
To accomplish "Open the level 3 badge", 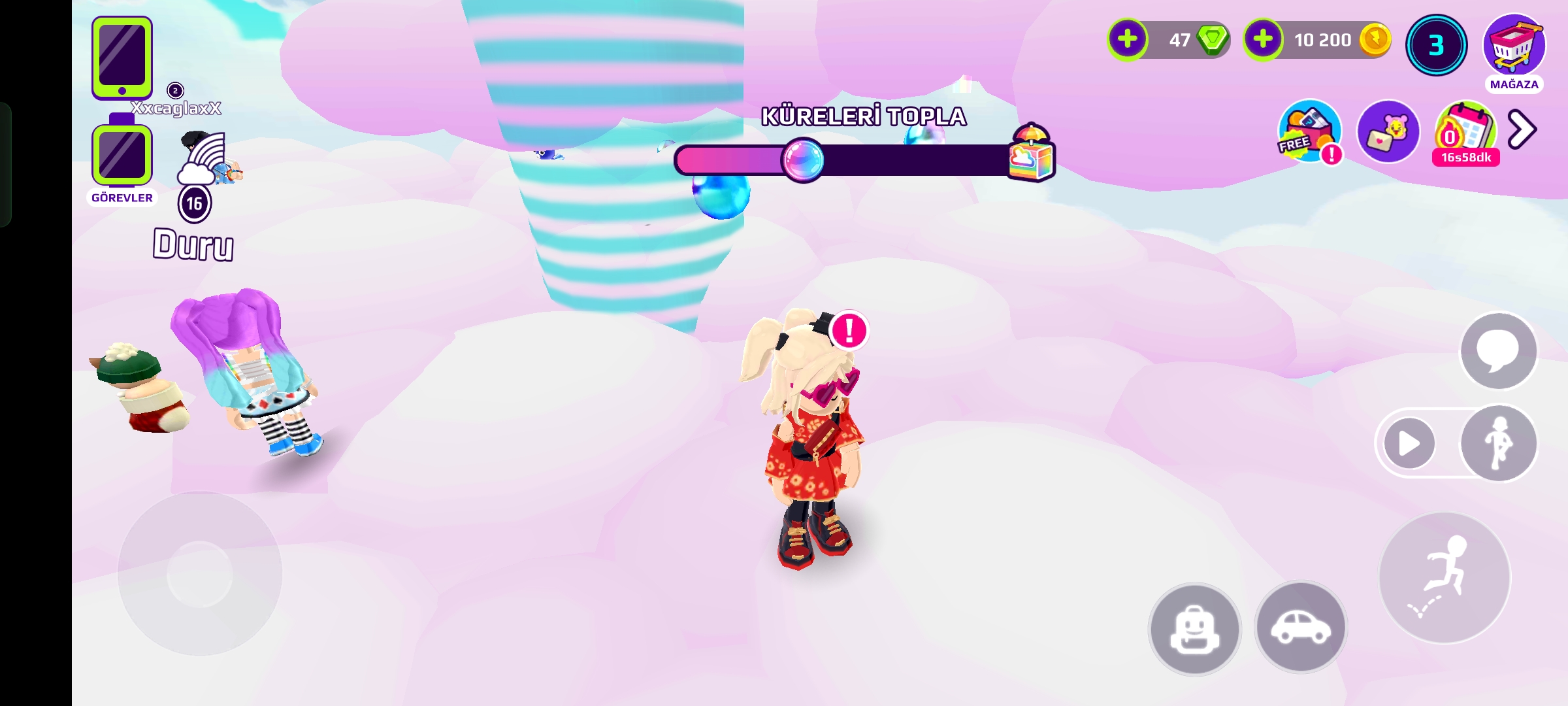I will [1435, 44].
